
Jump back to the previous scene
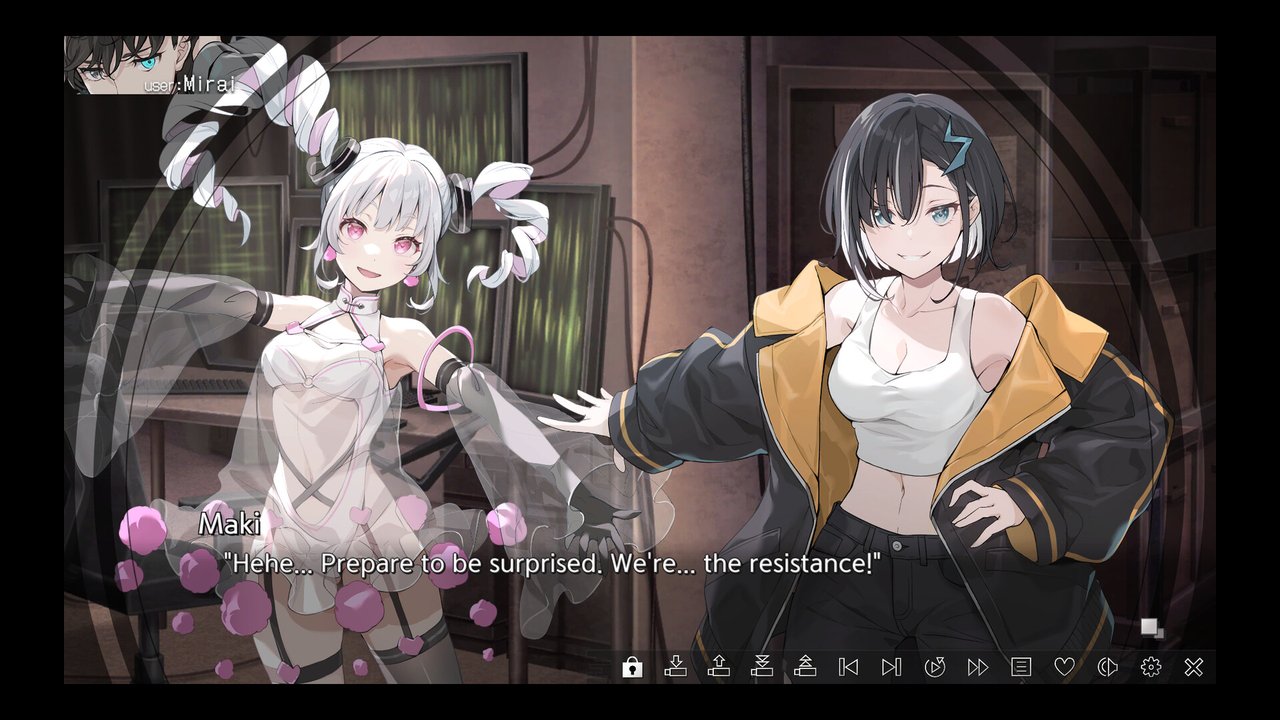(x=848, y=667)
